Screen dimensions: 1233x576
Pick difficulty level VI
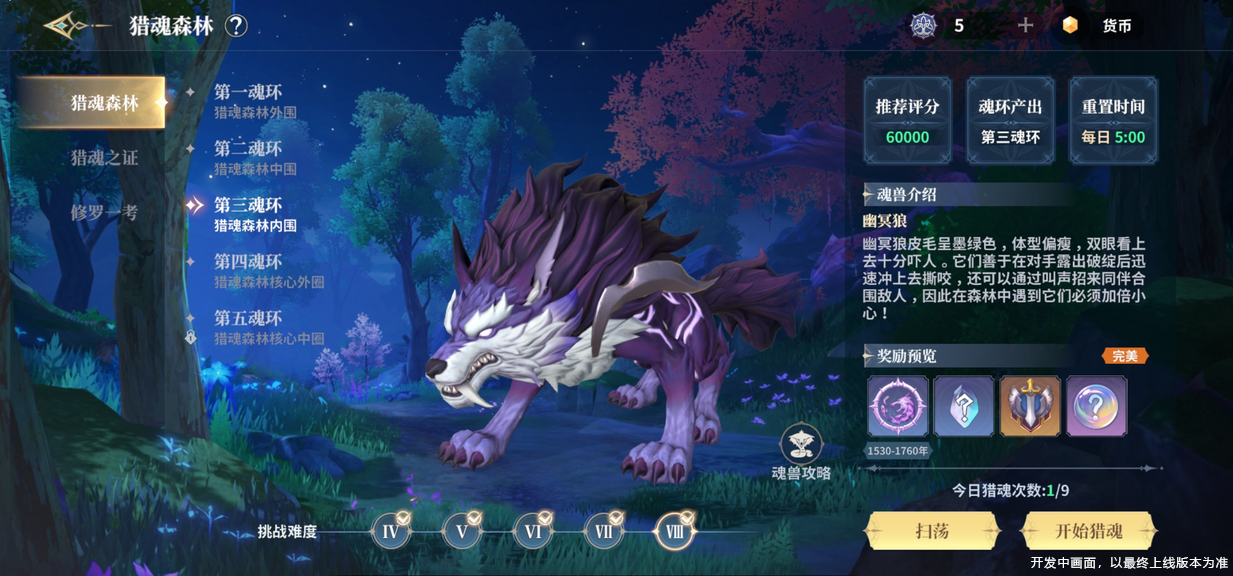(x=533, y=531)
